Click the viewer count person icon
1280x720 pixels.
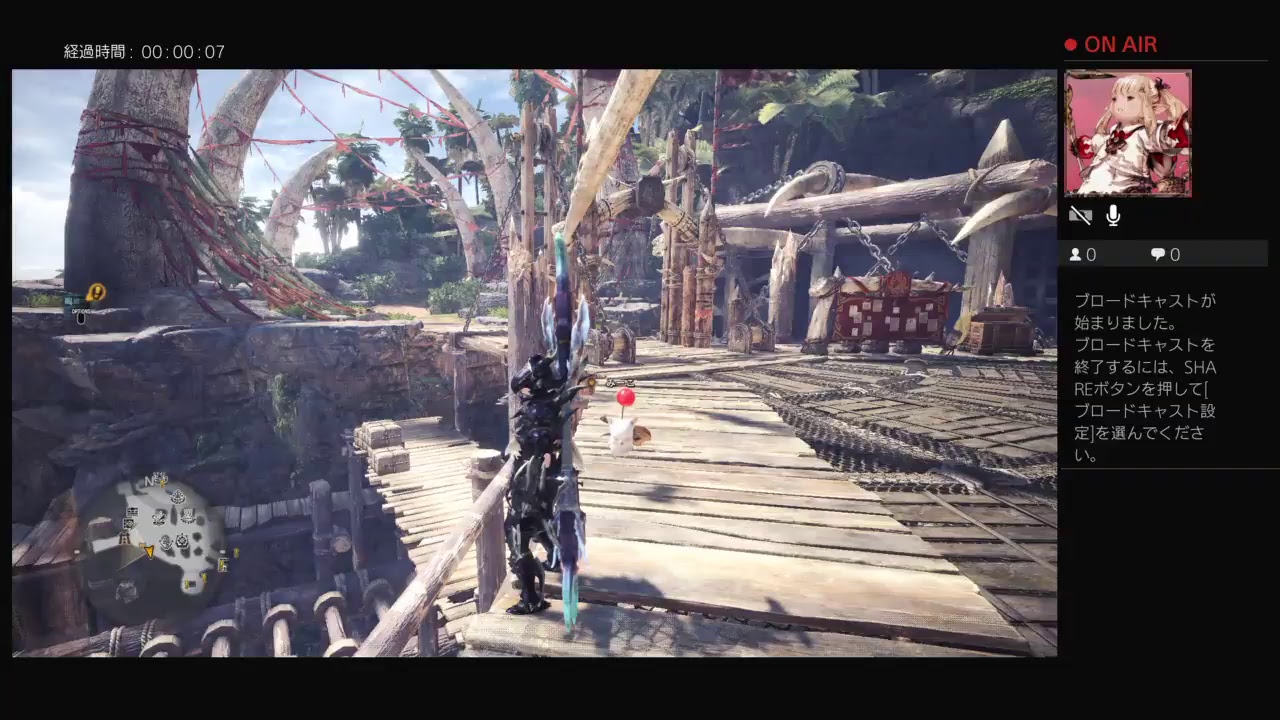(1074, 255)
